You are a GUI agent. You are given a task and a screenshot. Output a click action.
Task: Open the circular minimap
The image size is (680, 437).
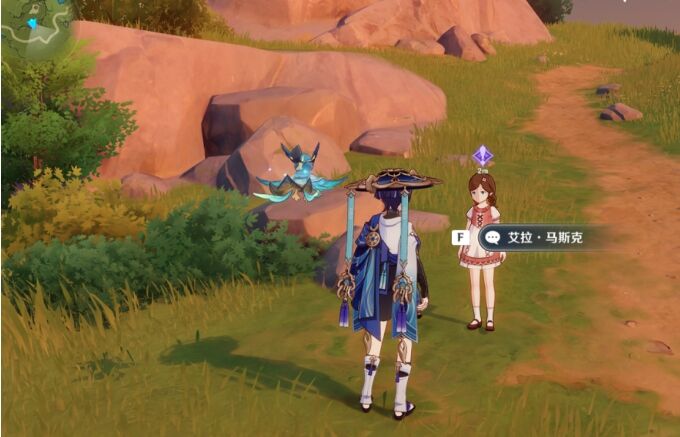(33, 27)
